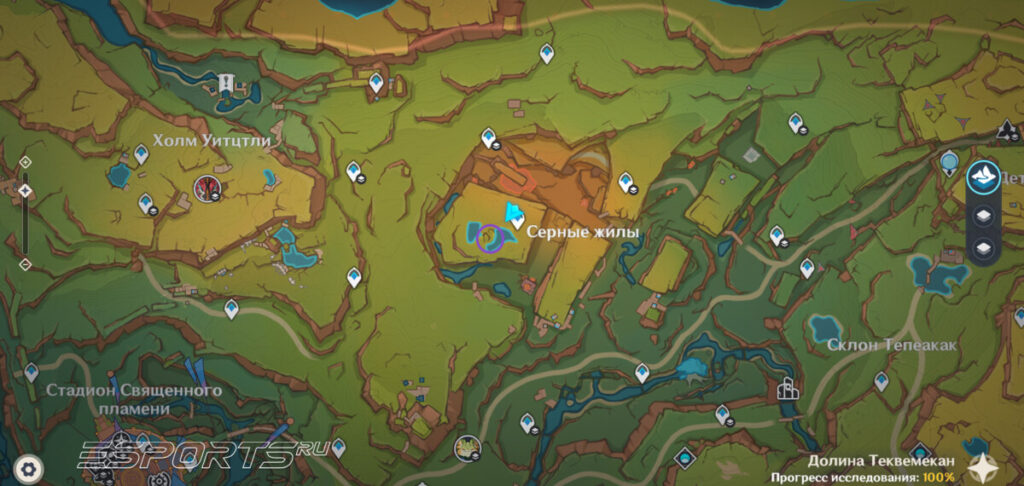This screenshot has height=486, width=1024.
Task: Click the map zoom slider handle
Action: pyautogui.click(x=25, y=189)
